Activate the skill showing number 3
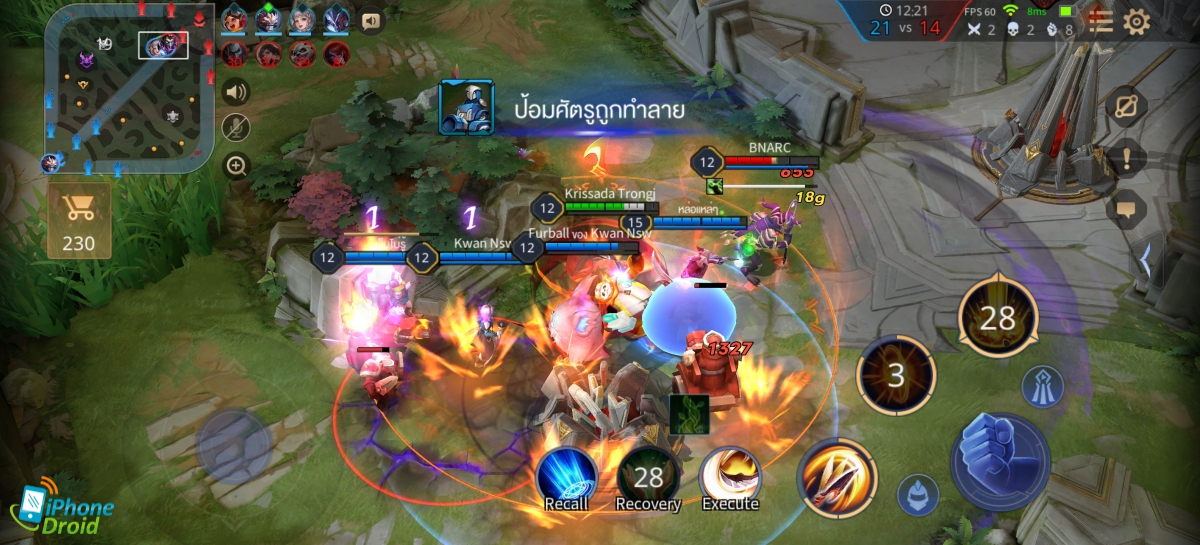1200x545 pixels. click(896, 375)
